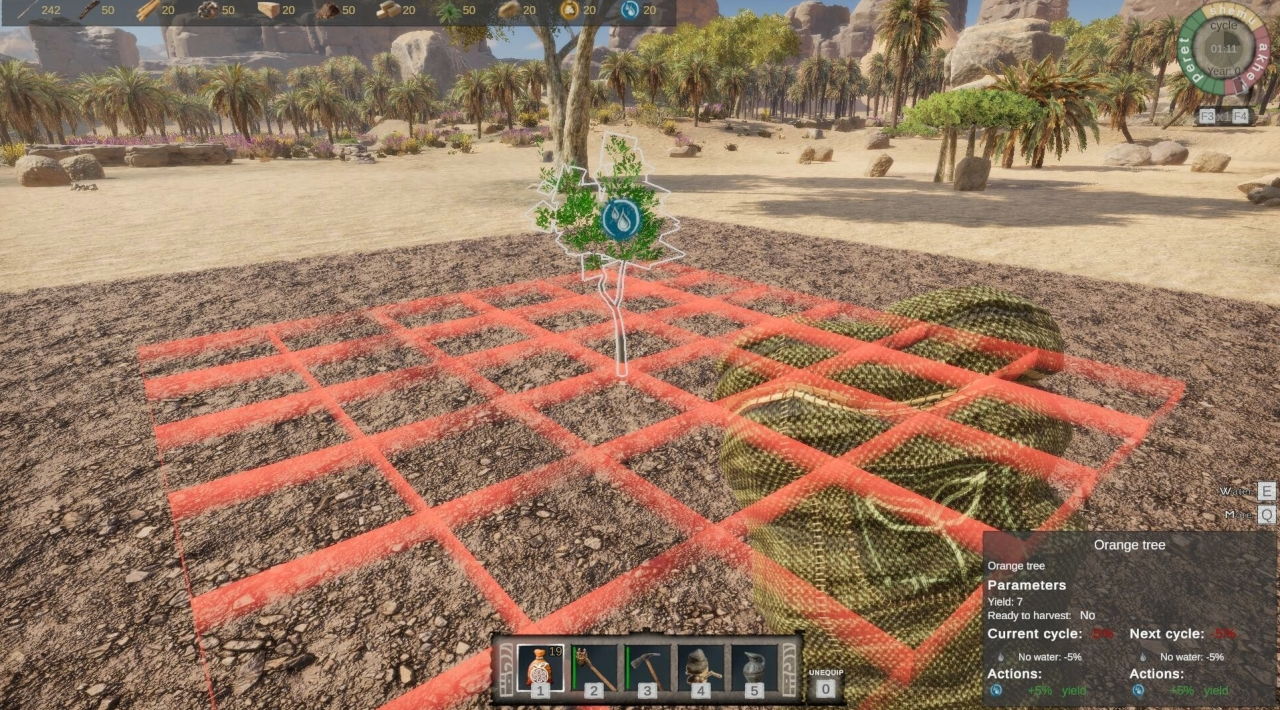Select the seed bag hotbar slot
Image resolution: width=1280 pixels, height=710 pixels.
click(x=540, y=668)
